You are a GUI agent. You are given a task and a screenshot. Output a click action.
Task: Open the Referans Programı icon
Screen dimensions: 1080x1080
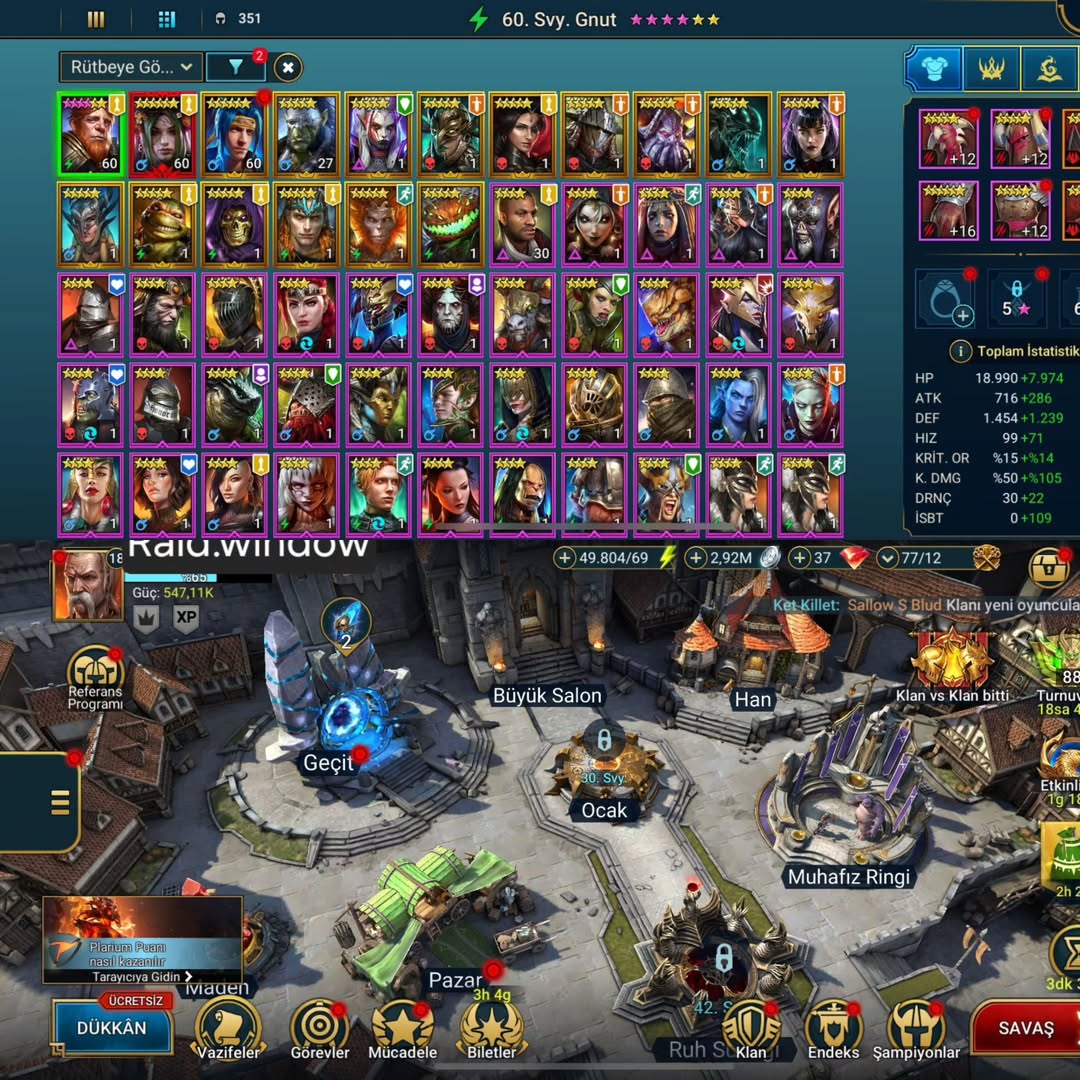[x=95, y=678]
